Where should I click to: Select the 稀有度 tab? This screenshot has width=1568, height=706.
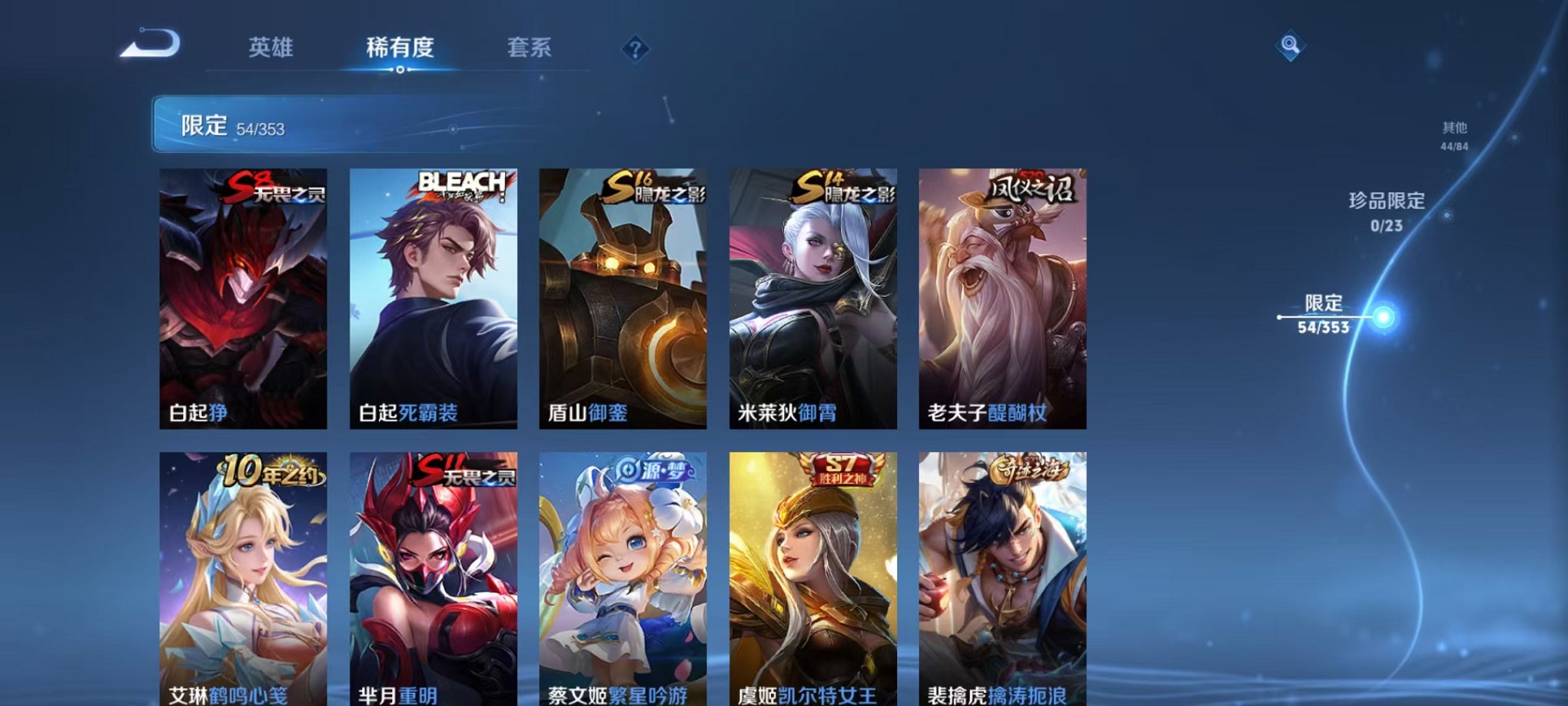400,48
